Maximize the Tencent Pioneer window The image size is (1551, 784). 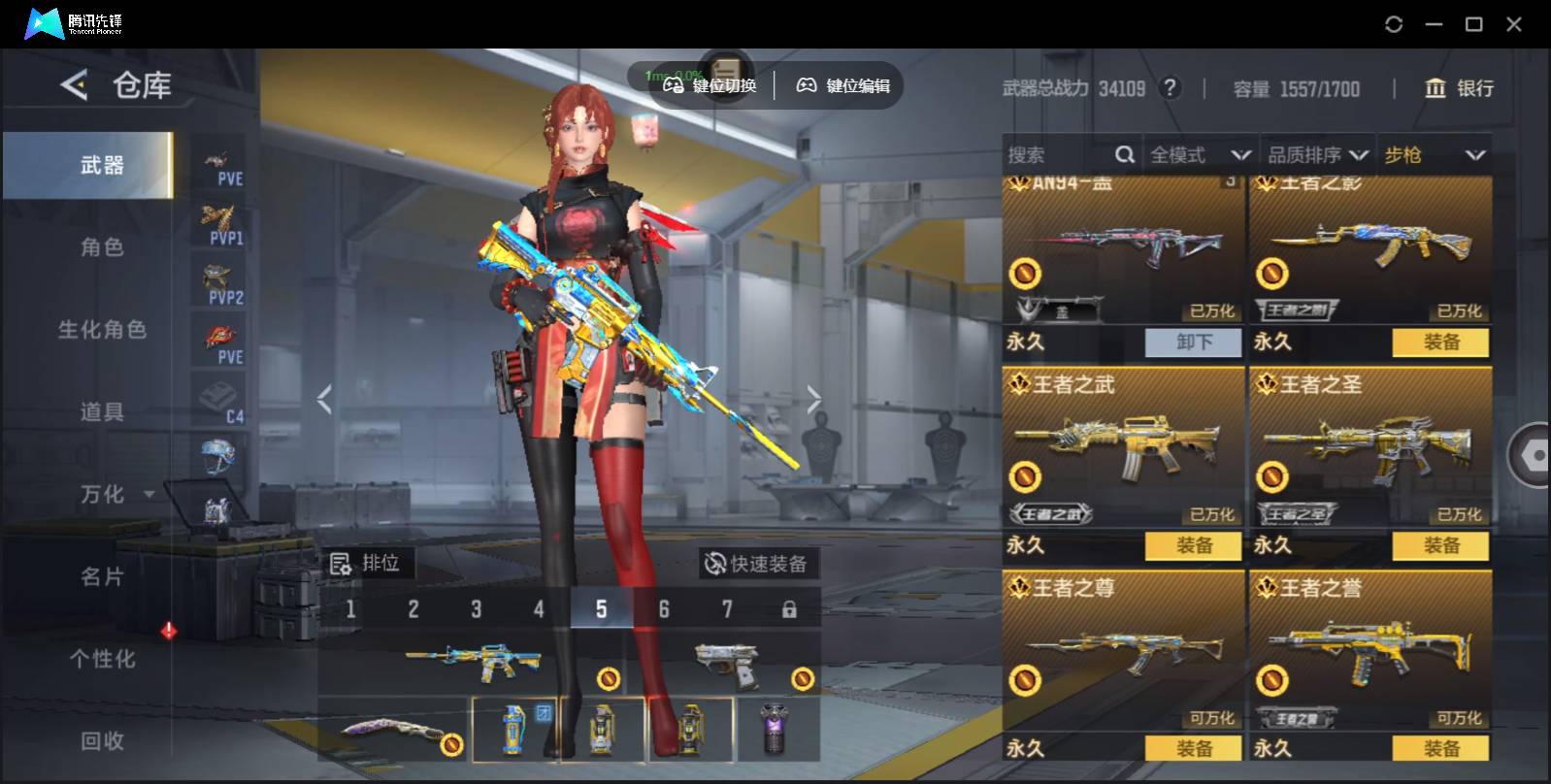coord(1473,24)
